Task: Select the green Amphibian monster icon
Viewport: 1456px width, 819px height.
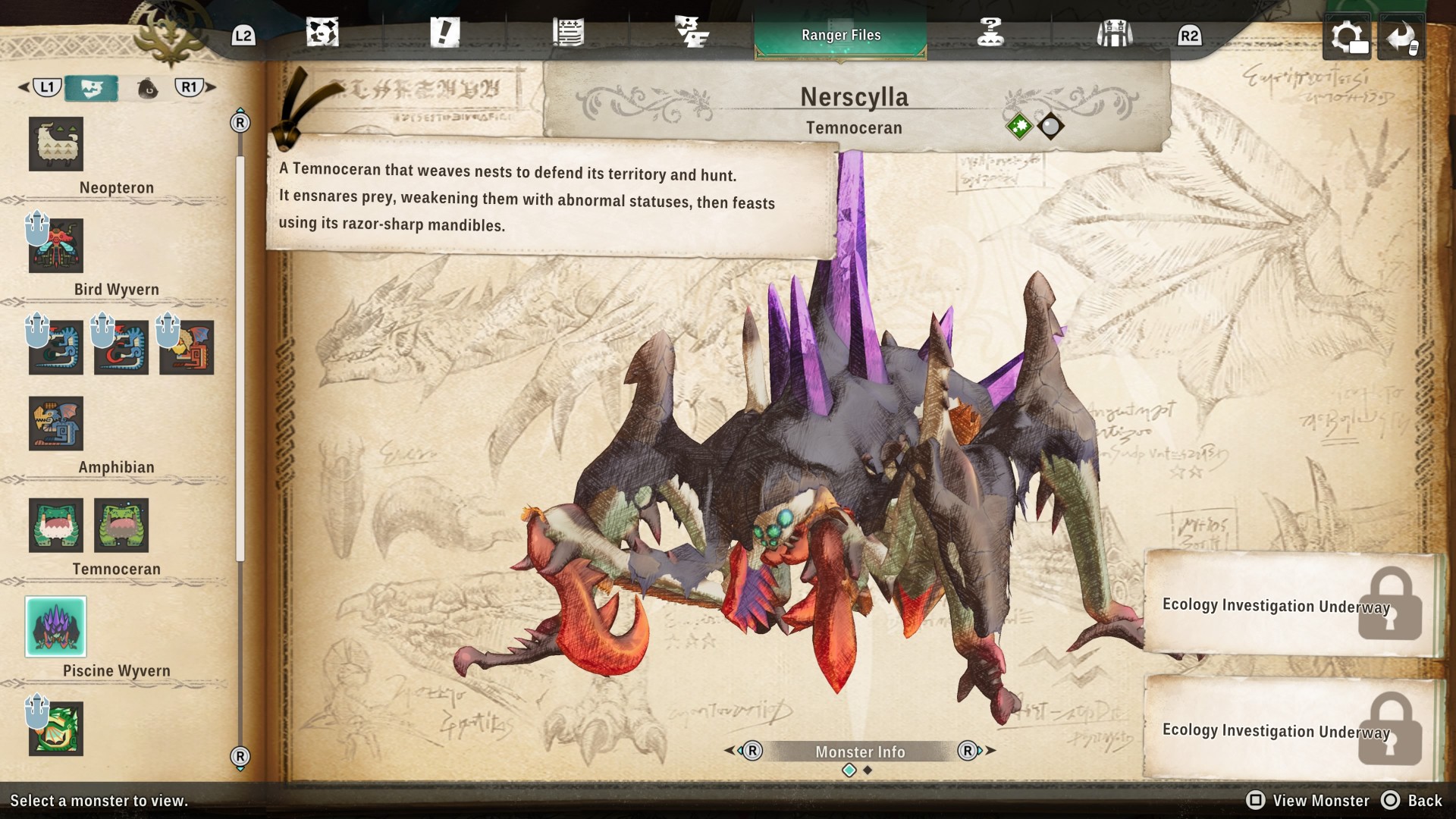Action: click(x=56, y=525)
